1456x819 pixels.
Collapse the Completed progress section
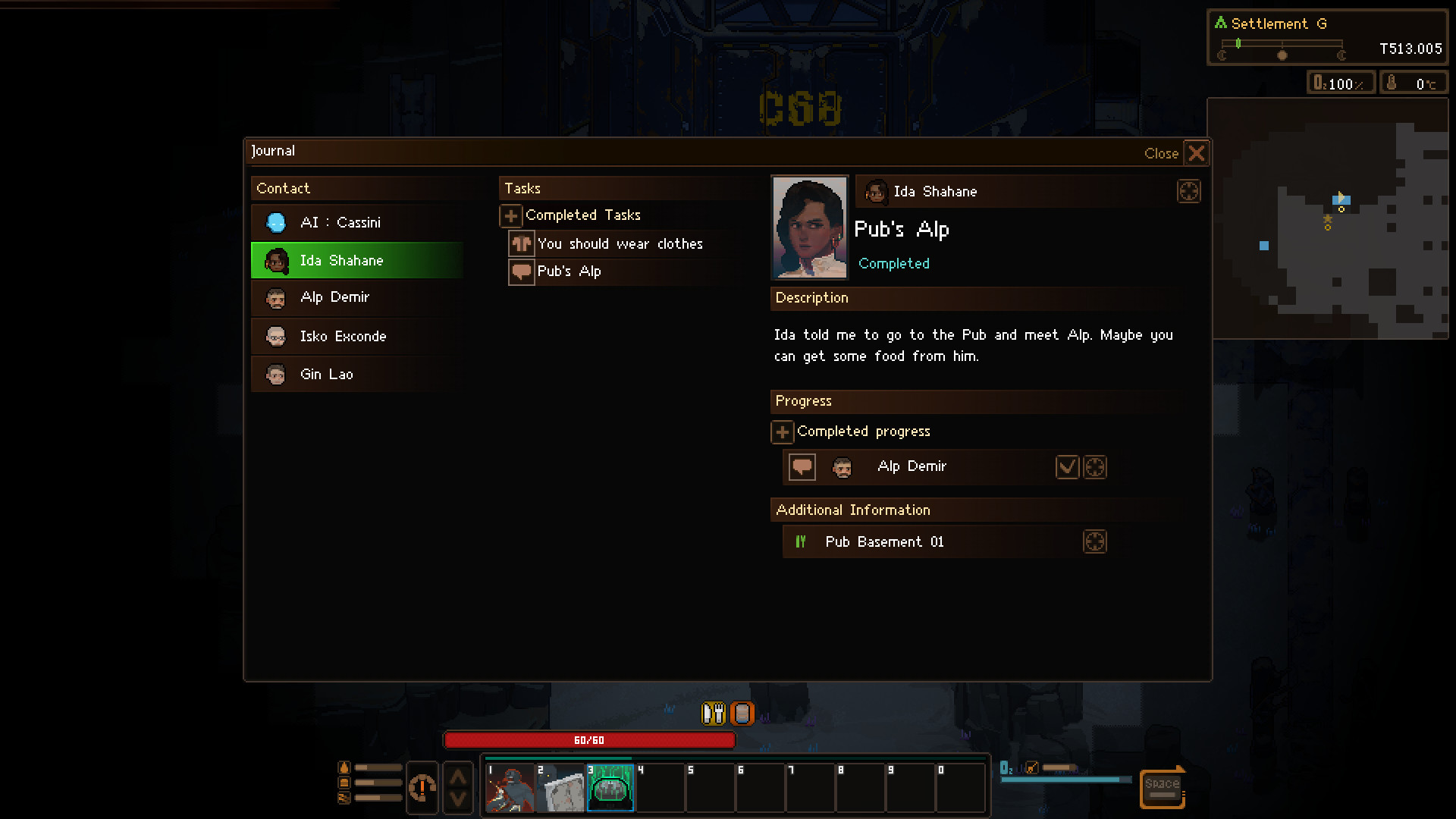pos(782,431)
